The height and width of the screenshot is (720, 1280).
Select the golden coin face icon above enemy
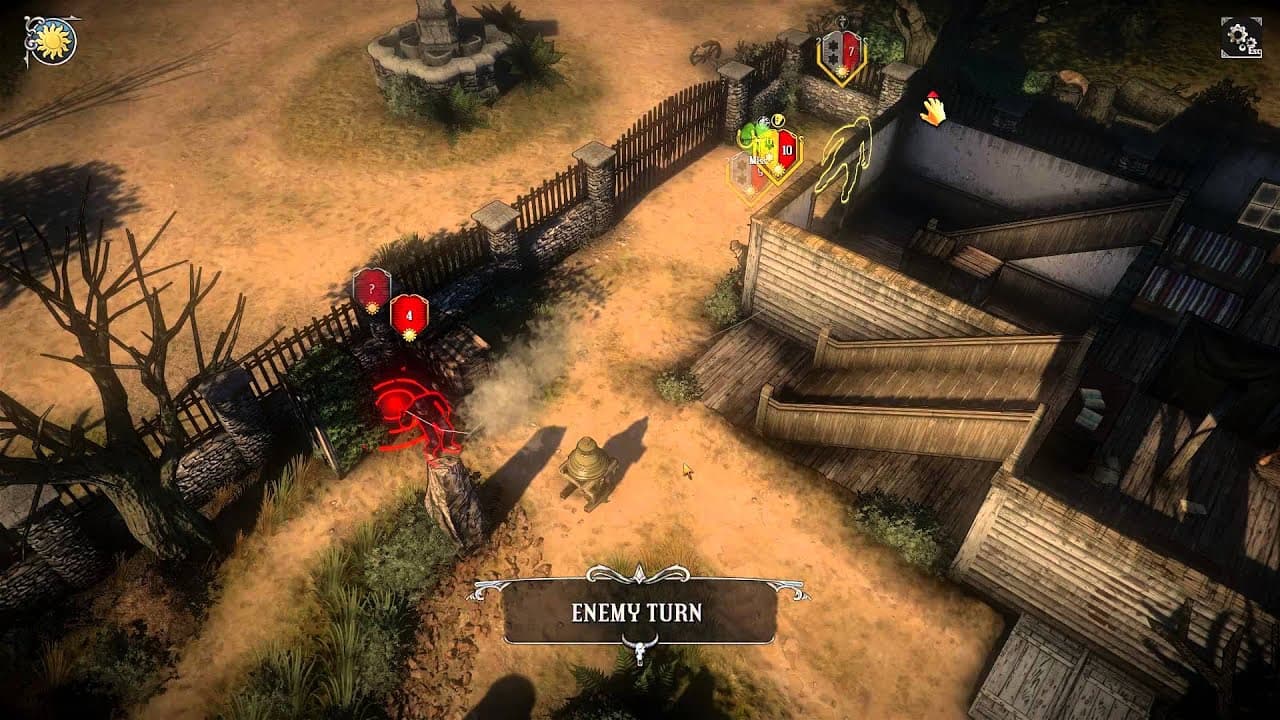pos(778,120)
